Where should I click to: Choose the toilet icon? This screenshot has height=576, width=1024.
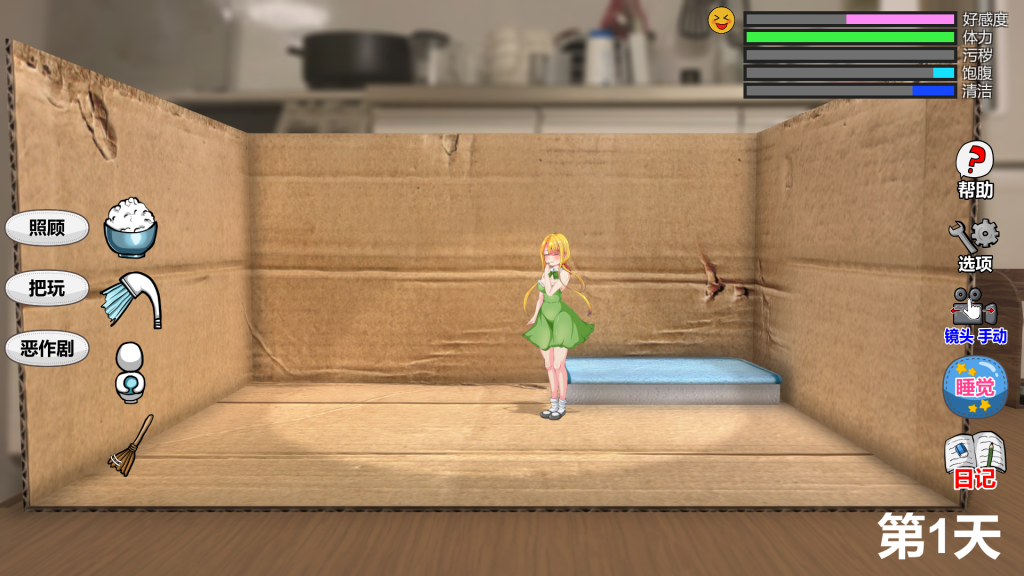[x=129, y=372]
